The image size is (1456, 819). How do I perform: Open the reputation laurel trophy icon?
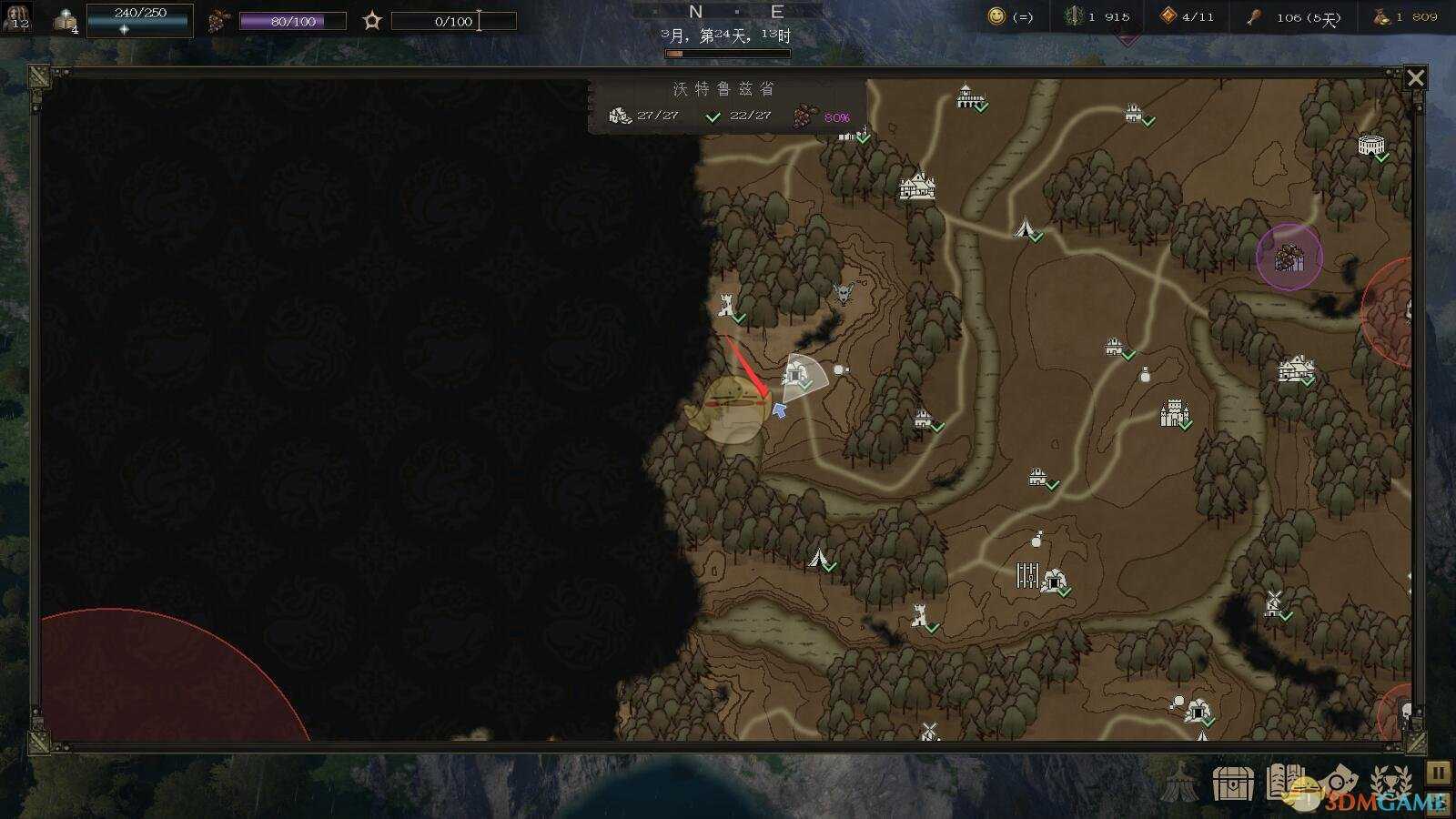click(x=1390, y=784)
